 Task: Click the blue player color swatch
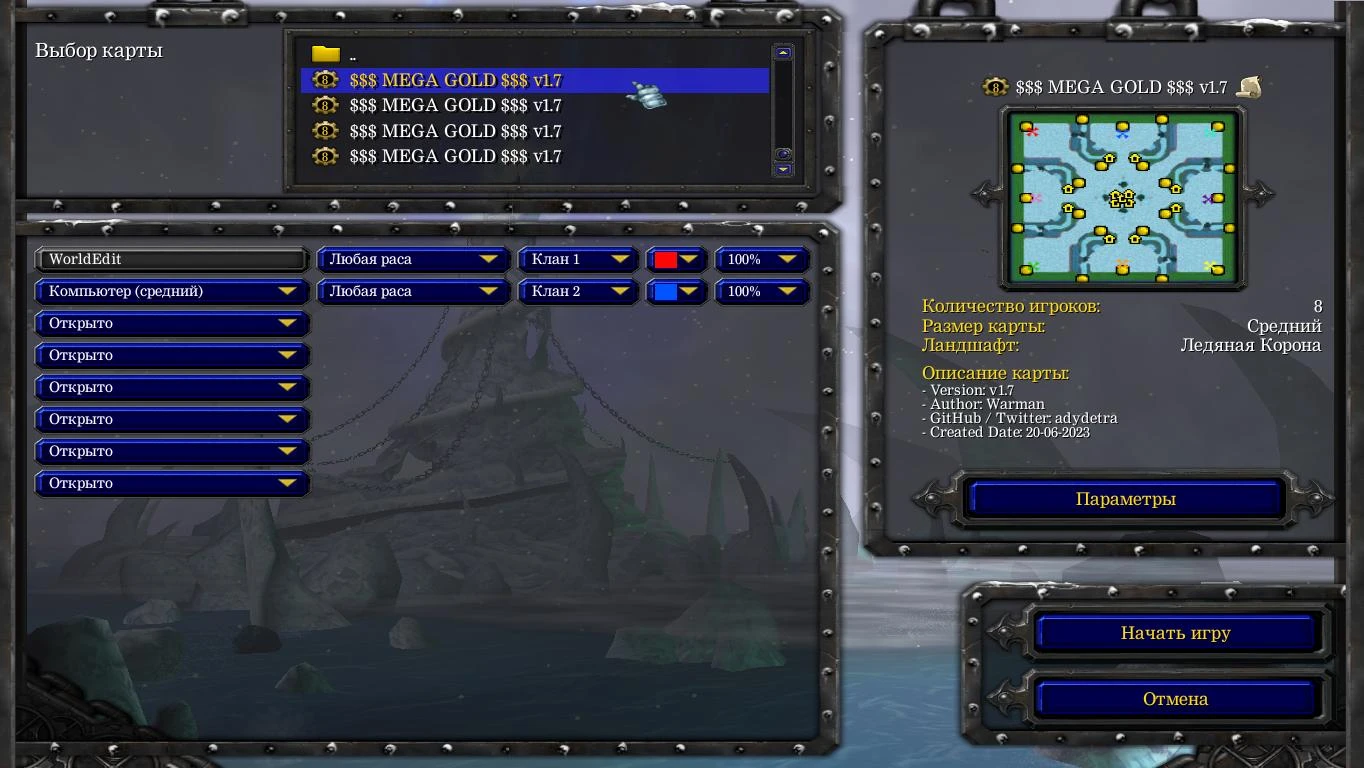666,291
